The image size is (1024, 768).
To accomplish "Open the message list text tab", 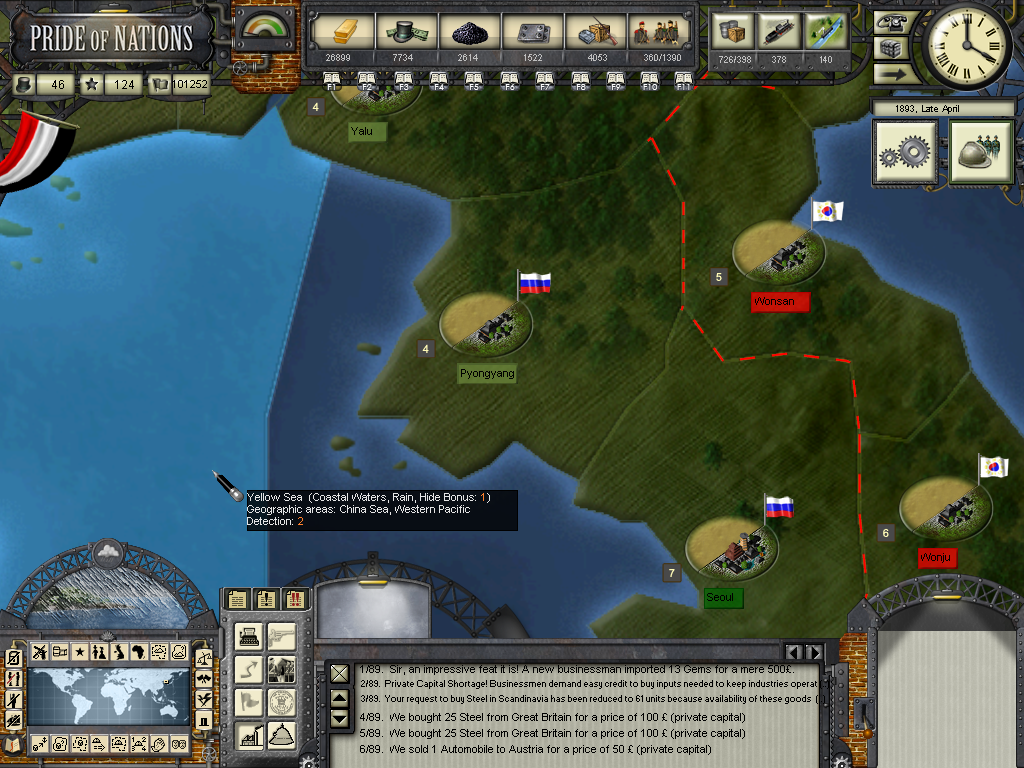I will click(237, 599).
